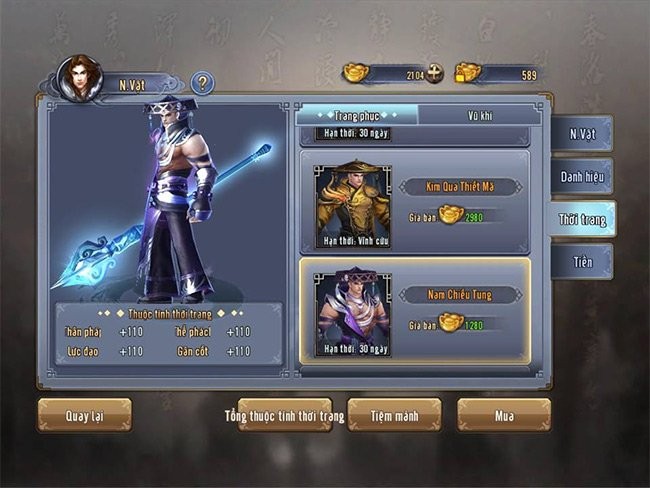
Task: Switch to the Trang phục tab
Action: (x=357, y=115)
